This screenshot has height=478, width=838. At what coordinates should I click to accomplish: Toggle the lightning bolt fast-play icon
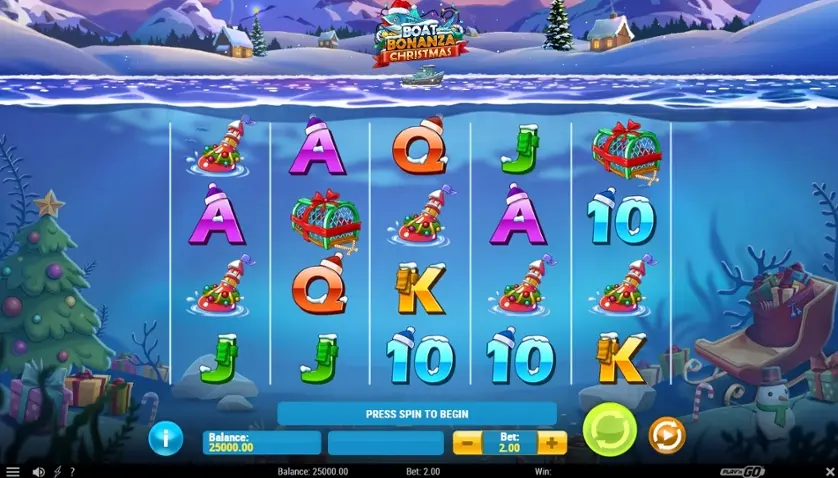57,471
